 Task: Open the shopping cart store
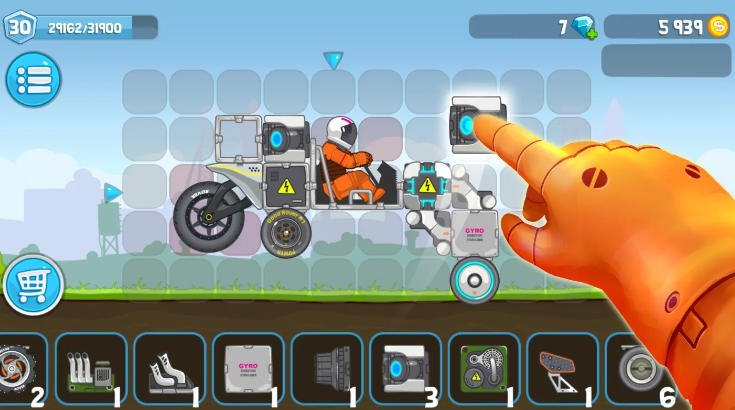tap(33, 285)
